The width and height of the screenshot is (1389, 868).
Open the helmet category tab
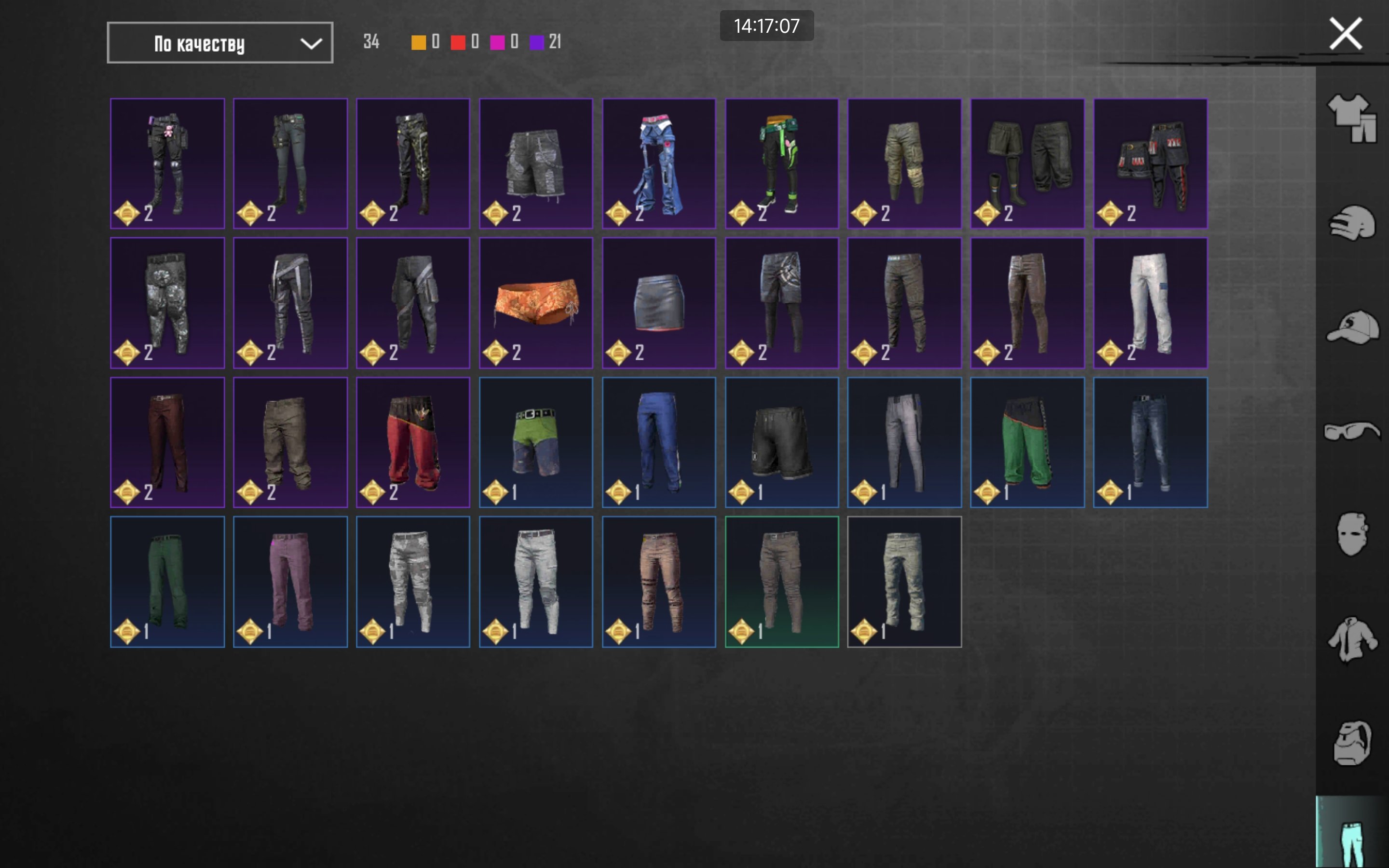[x=1352, y=223]
